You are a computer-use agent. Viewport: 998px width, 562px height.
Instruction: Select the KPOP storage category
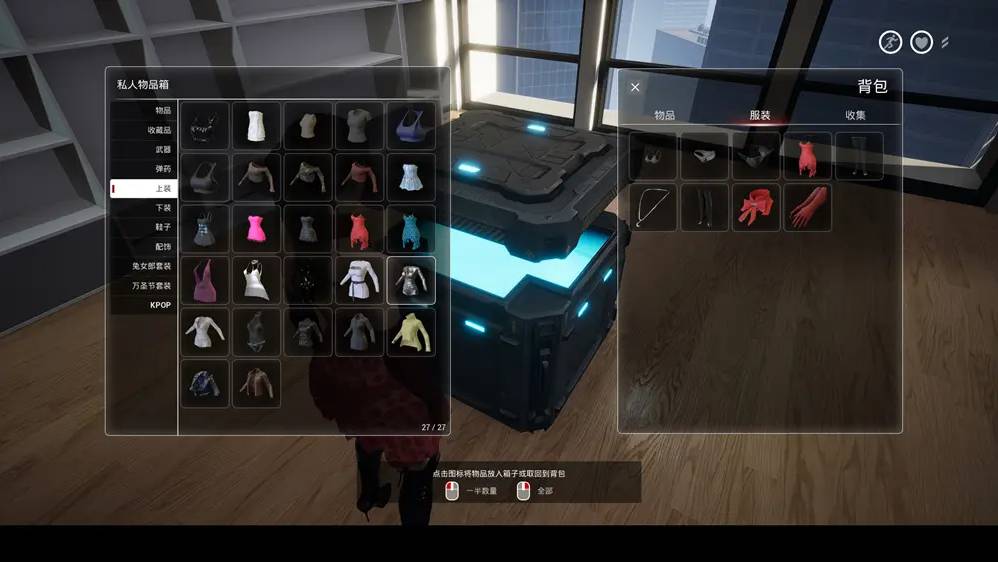pyautogui.click(x=144, y=305)
